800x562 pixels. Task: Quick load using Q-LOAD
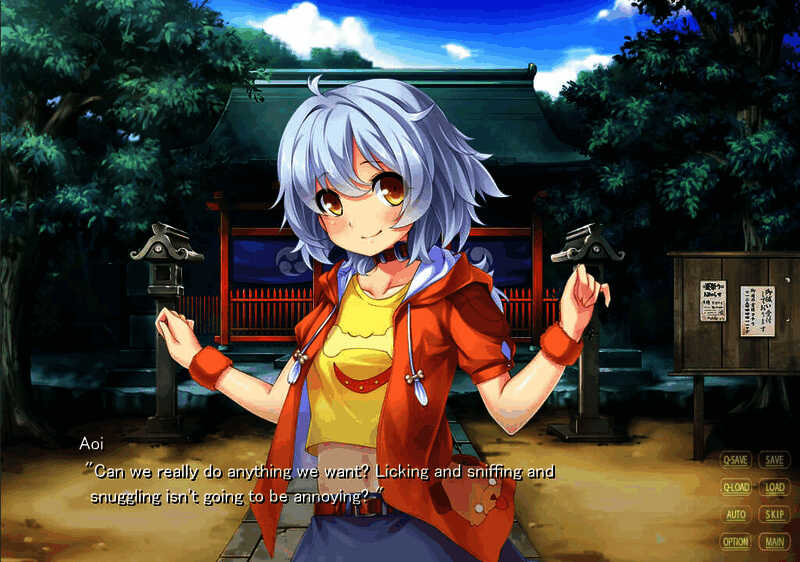tap(736, 488)
